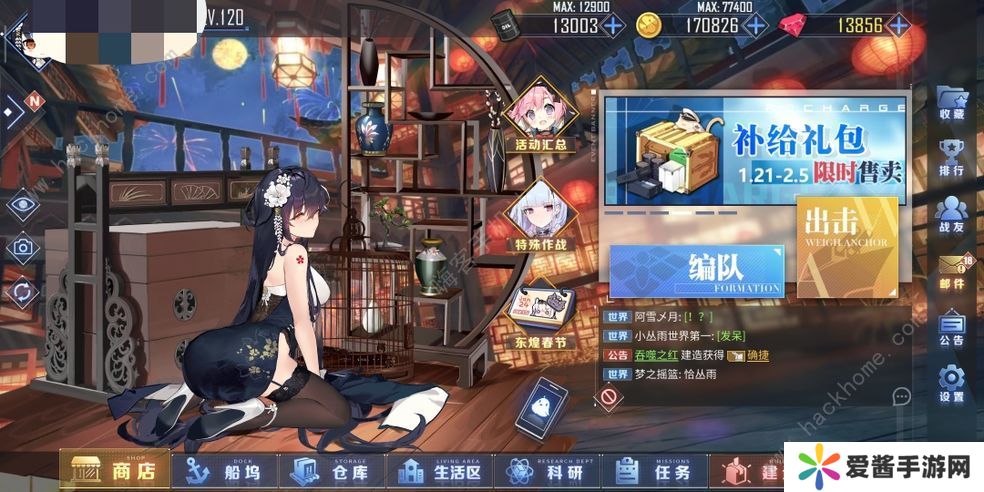This screenshot has width=984, height=492.
Task: Toggle the eye icon to hide the interface
Action: click(x=22, y=205)
